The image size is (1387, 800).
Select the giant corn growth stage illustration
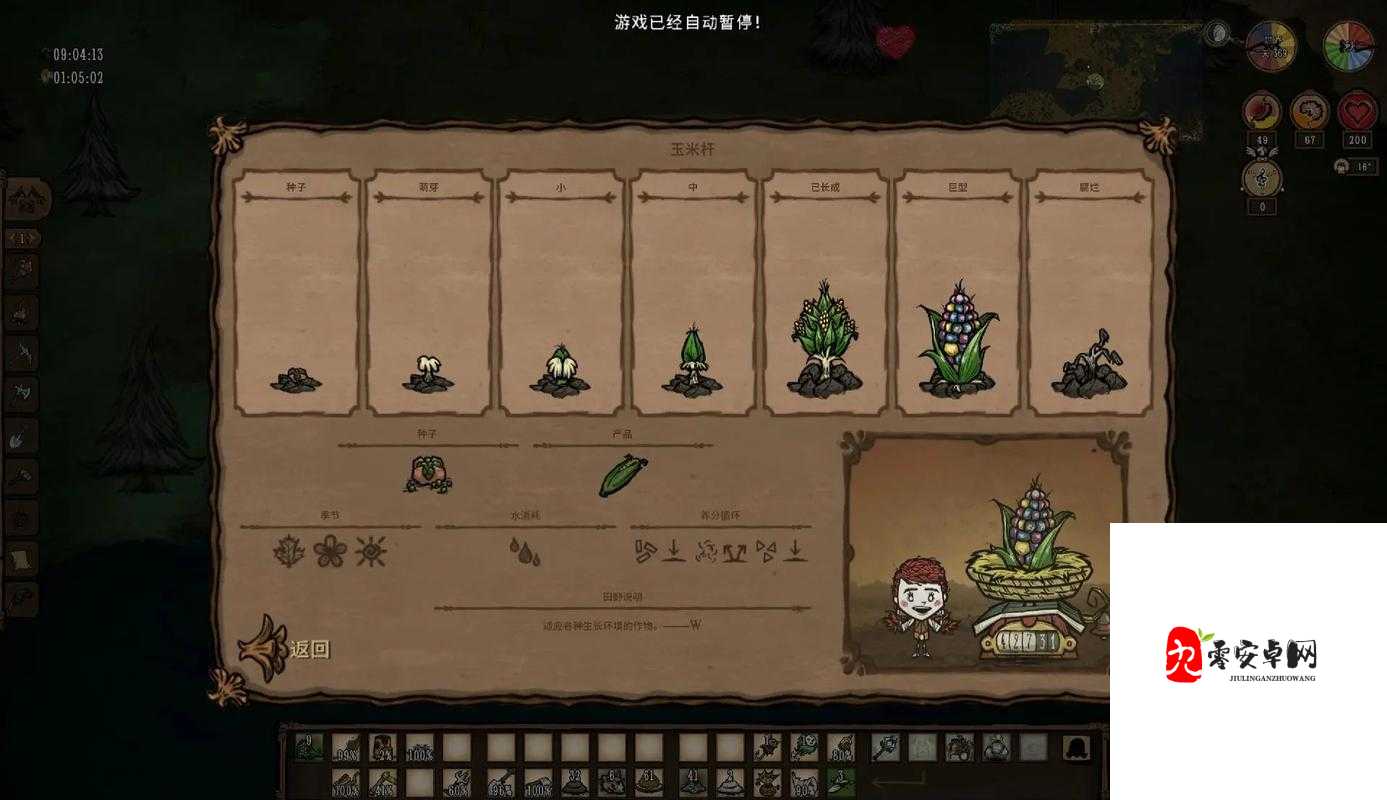pyautogui.click(x=955, y=340)
